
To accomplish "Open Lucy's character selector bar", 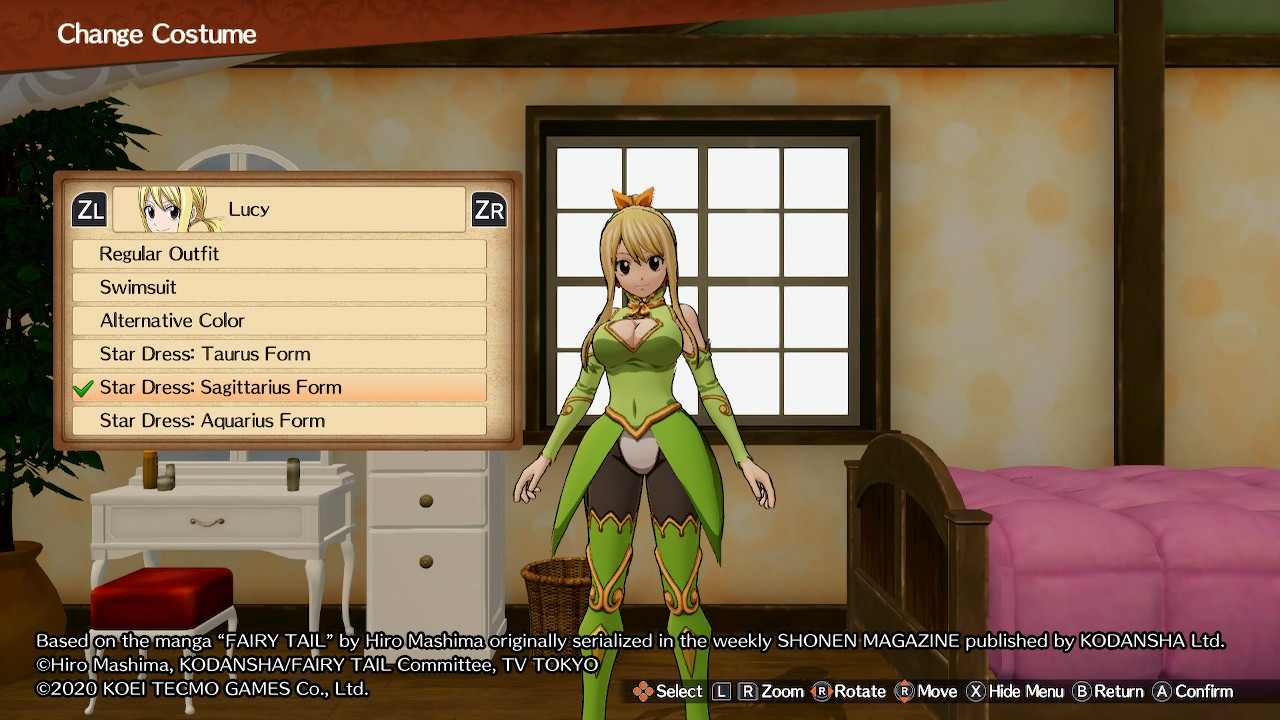I will (x=289, y=209).
